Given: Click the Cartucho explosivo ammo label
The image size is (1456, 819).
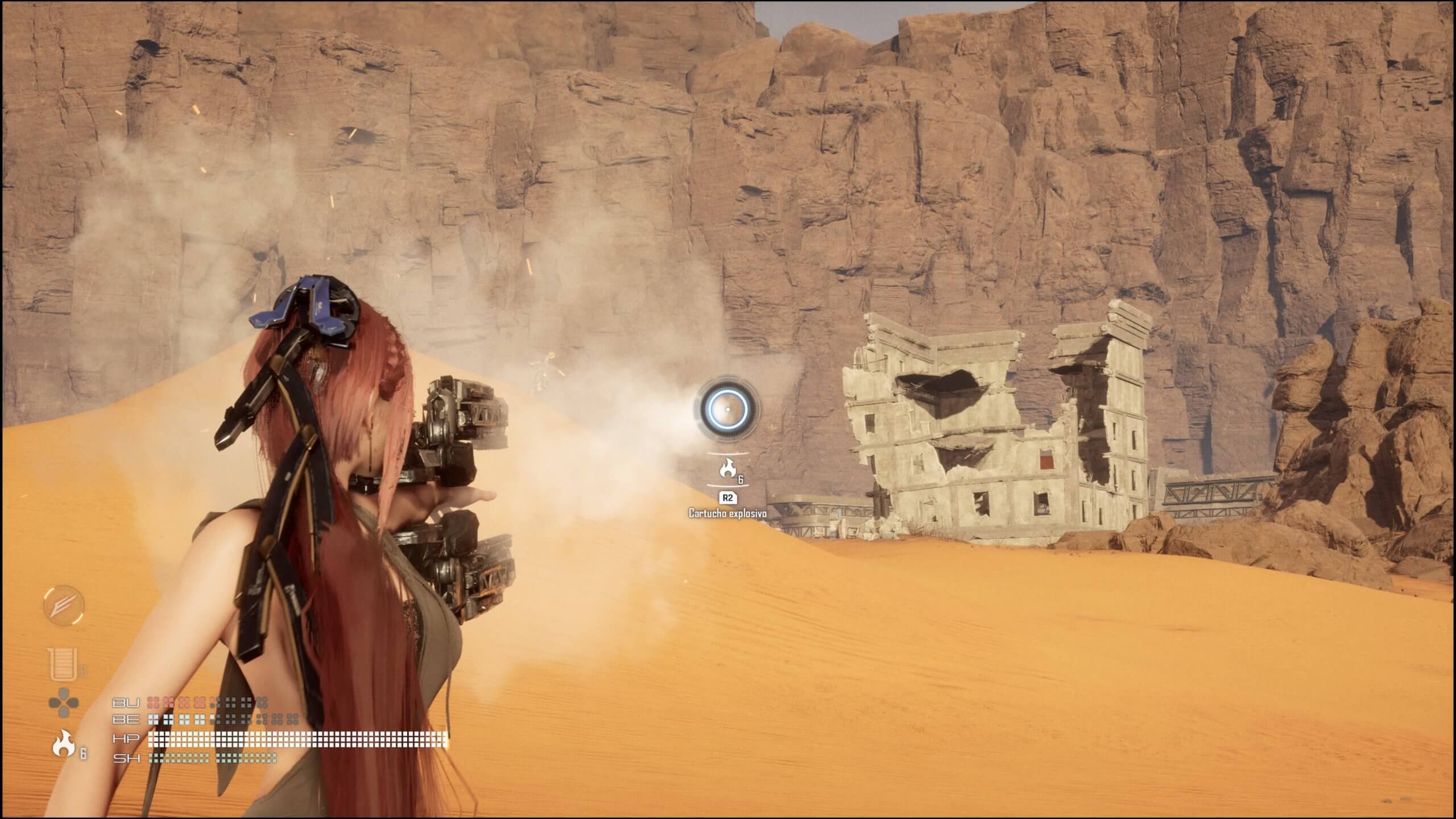Looking at the screenshot, I should click(x=727, y=514).
